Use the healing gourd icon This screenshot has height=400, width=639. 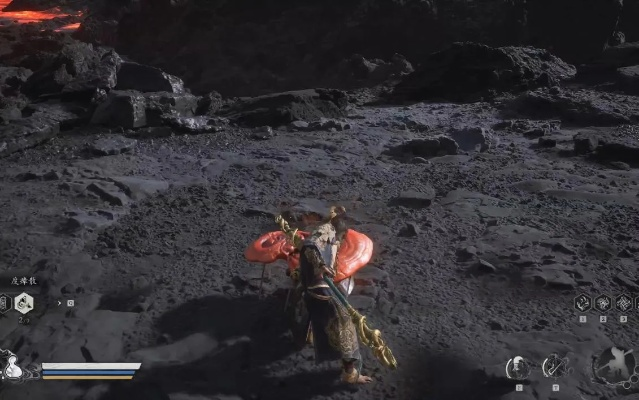point(13,367)
